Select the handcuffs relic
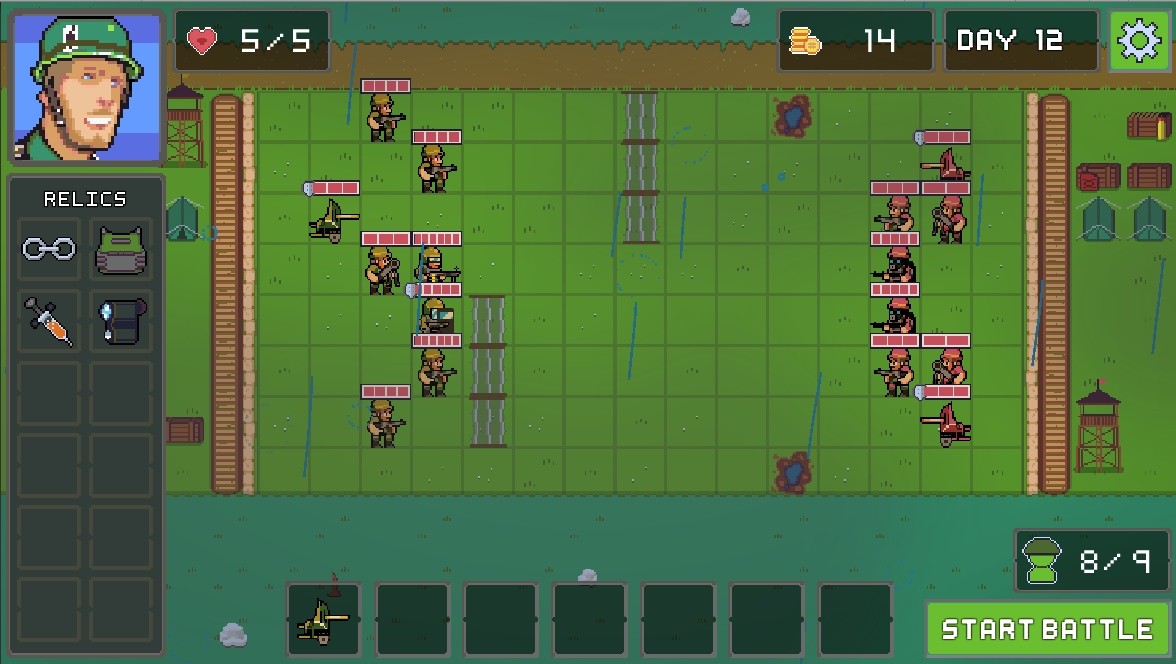The image size is (1176, 664). [x=49, y=248]
